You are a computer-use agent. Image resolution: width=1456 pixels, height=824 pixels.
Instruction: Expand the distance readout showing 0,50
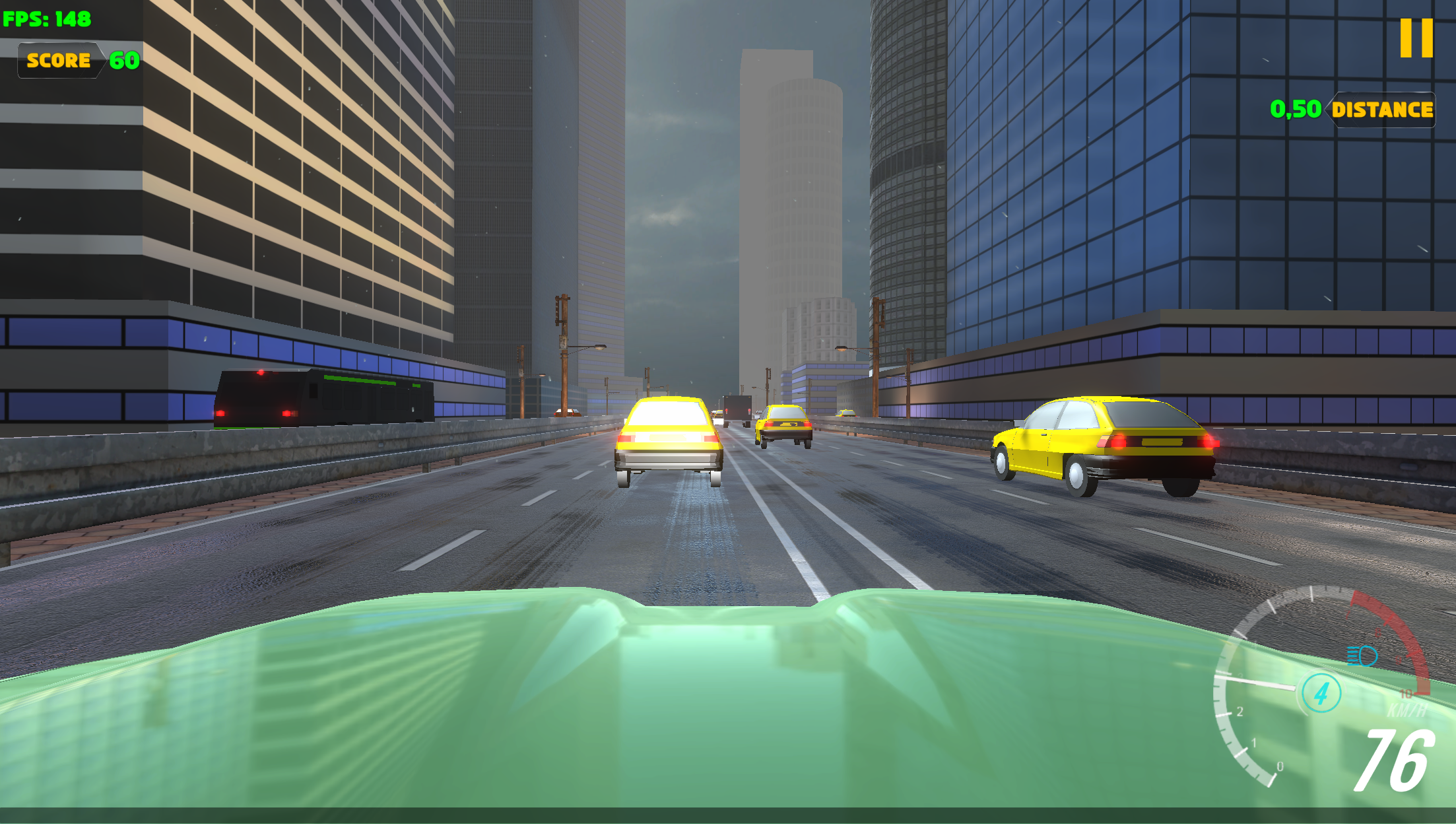1294,108
